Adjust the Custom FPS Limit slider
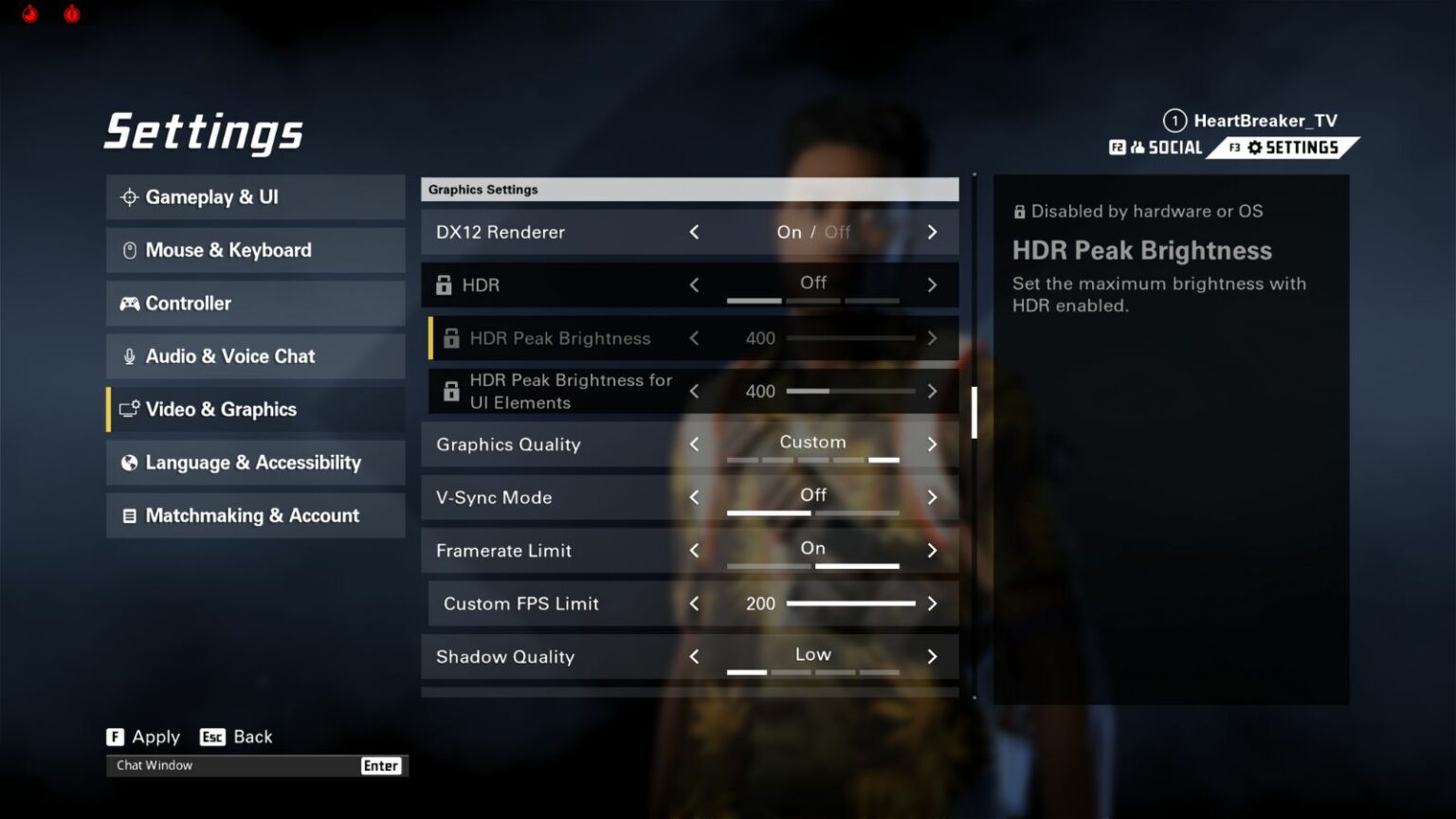This screenshot has width=1456, height=819. click(x=850, y=604)
